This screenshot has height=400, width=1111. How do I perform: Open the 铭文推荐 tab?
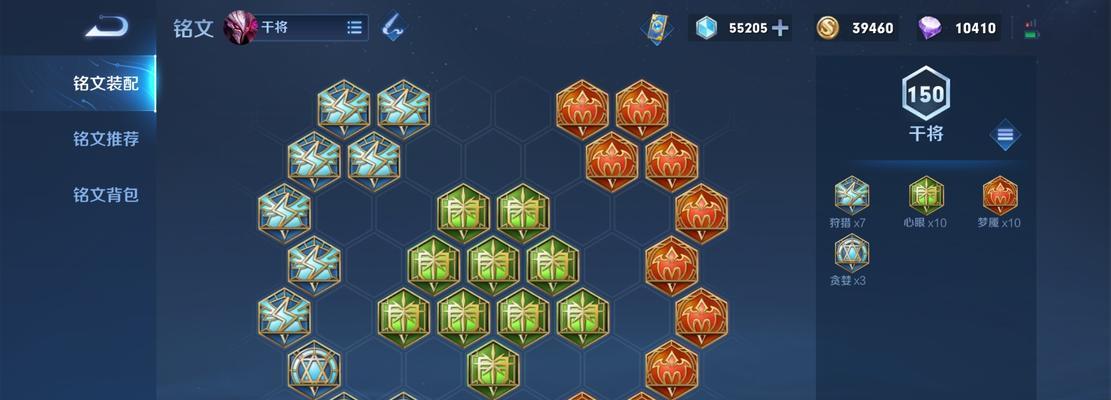click(105, 139)
